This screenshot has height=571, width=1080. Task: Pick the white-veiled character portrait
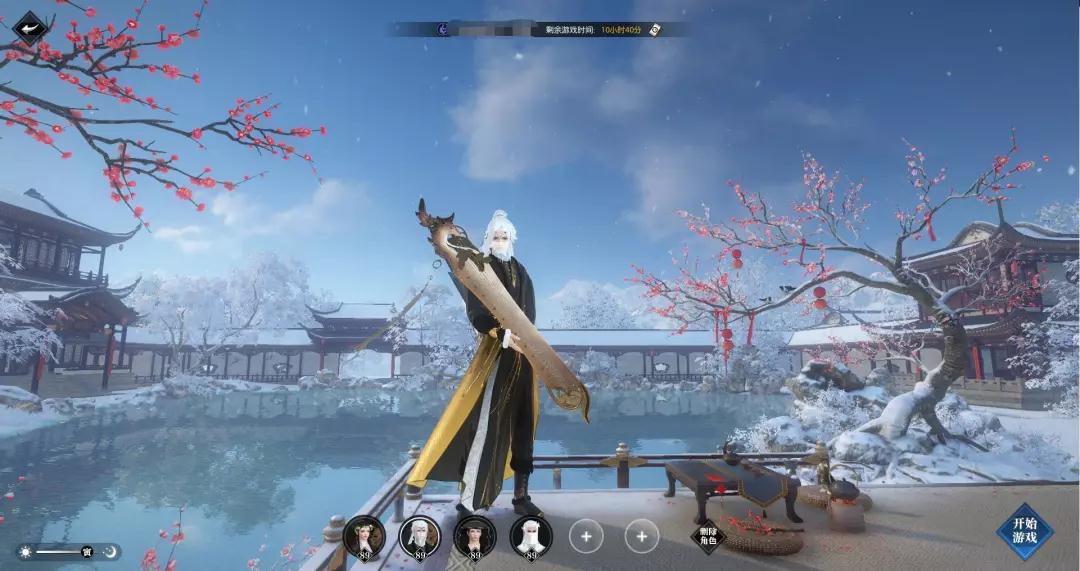click(x=531, y=536)
